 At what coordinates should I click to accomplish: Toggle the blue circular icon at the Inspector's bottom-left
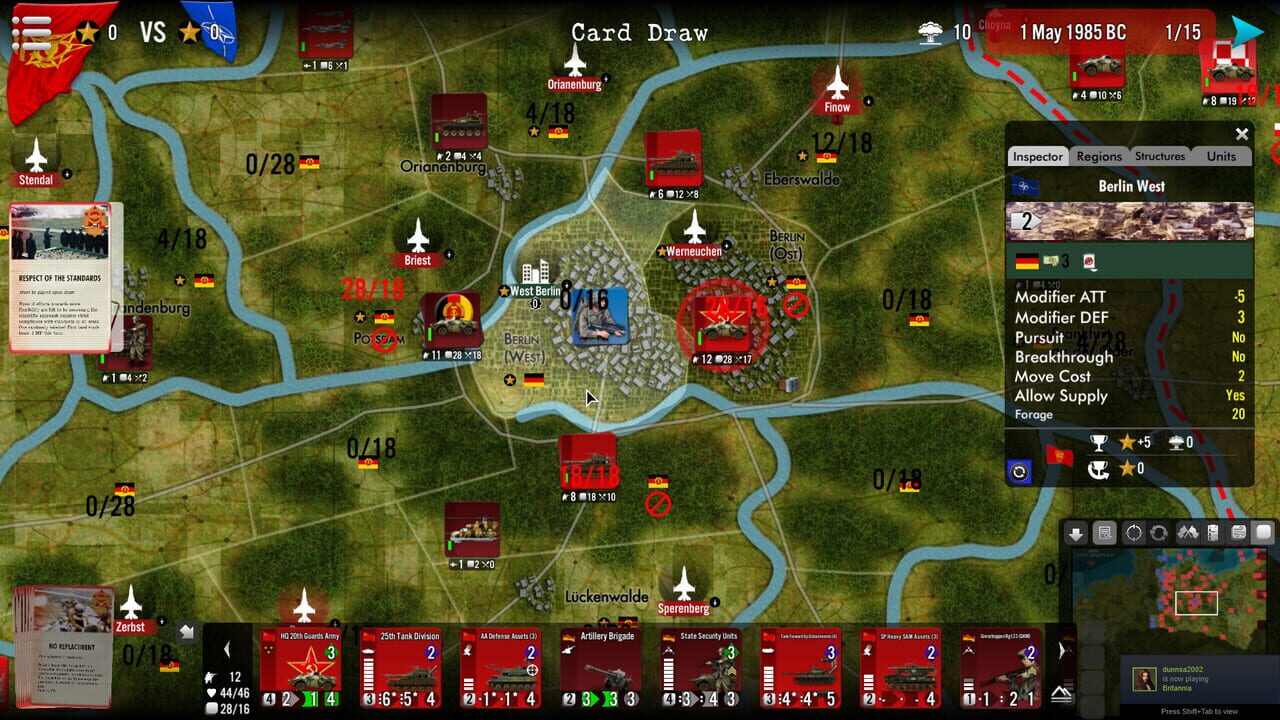point(1019,471)
